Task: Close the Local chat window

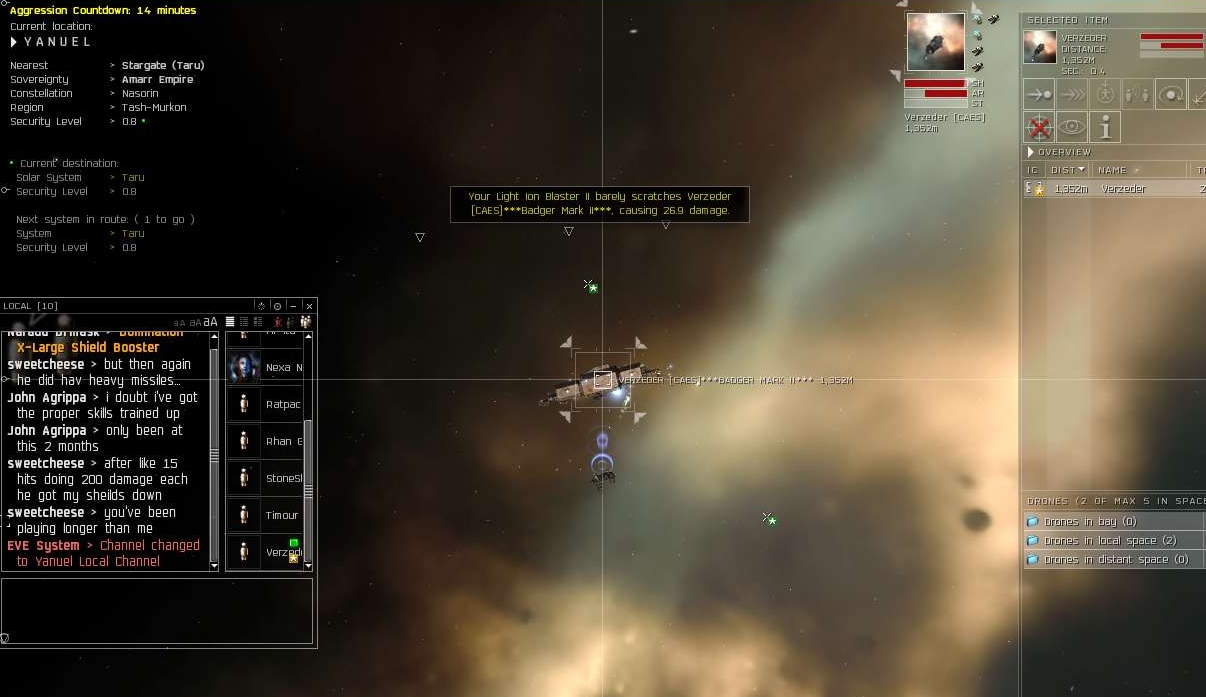Action: coord(309,306)
